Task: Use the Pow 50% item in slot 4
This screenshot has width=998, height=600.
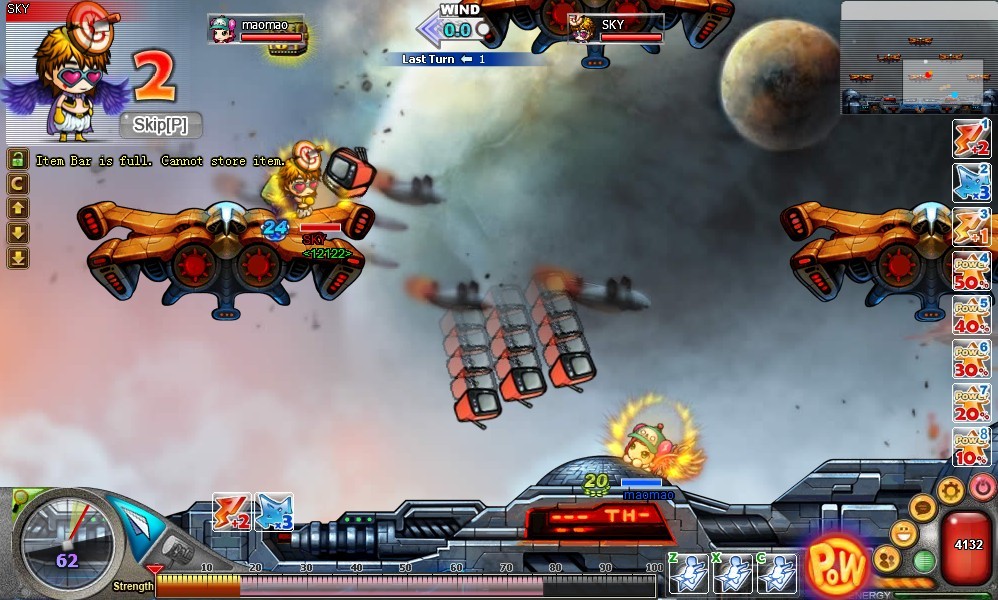Action: coord(971,271)
